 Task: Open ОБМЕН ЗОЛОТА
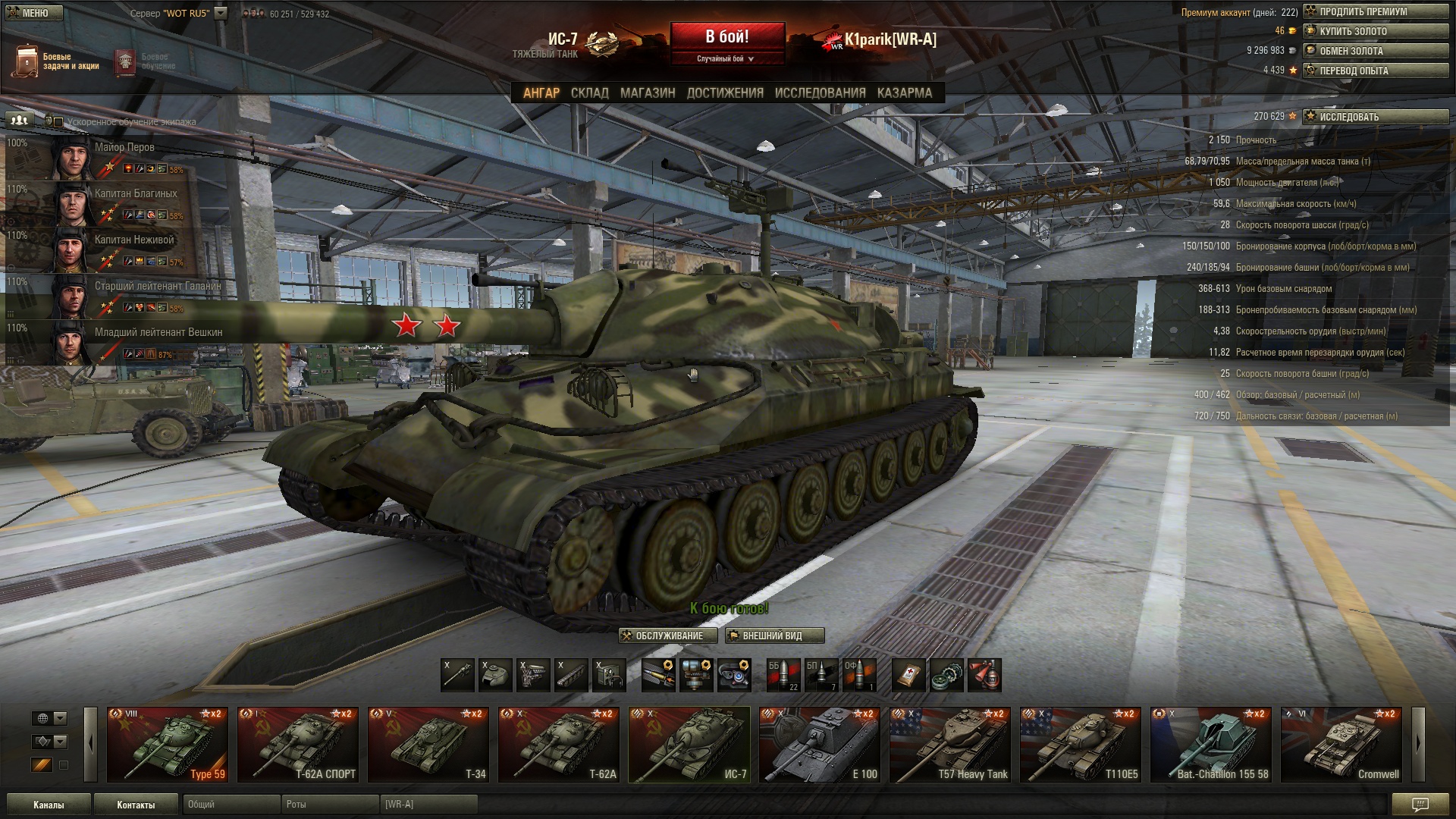[x=1376, y=51]
